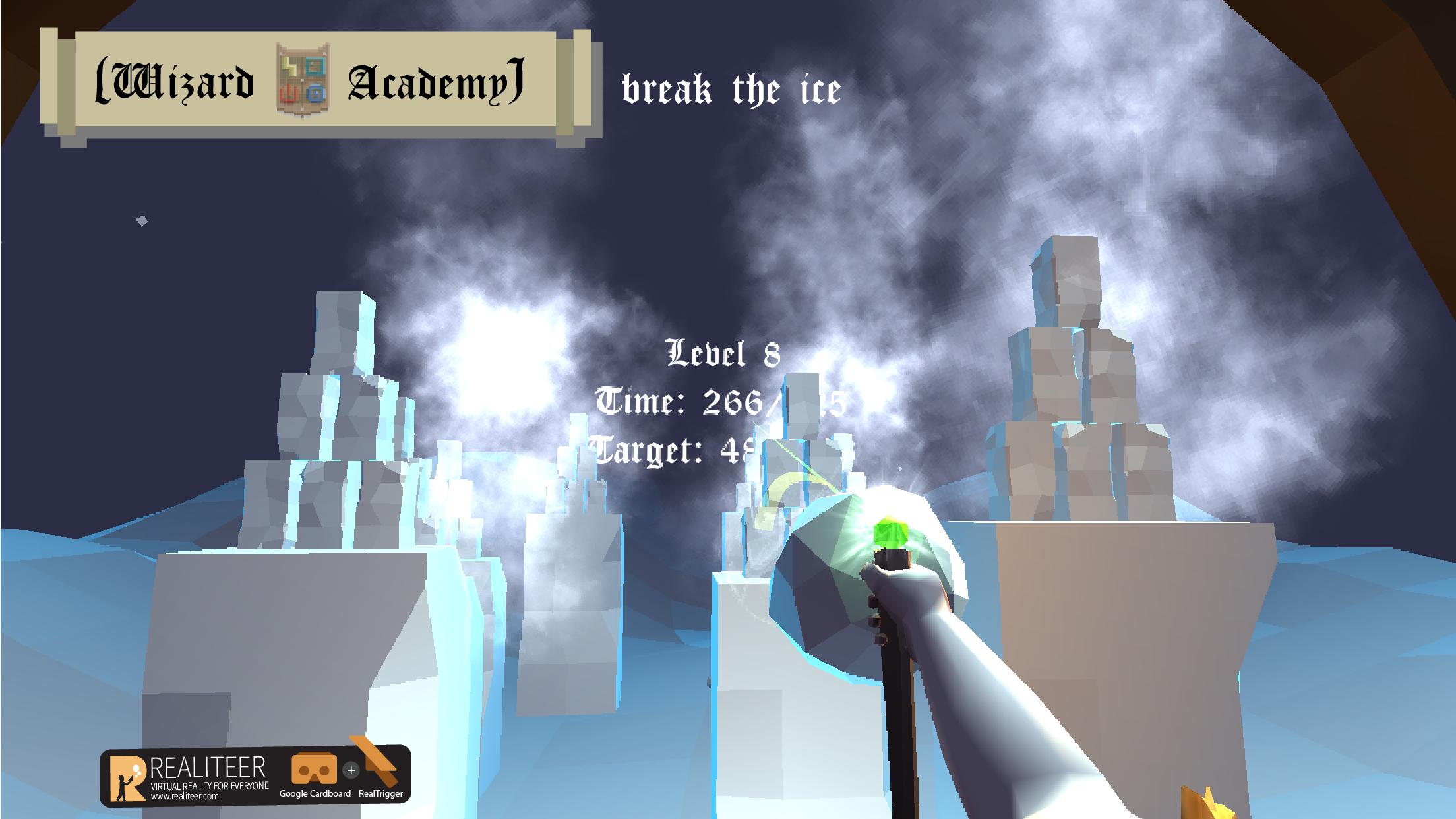Click the cyan square rune on the crest
1456x819 pixels.
point(315,66)
